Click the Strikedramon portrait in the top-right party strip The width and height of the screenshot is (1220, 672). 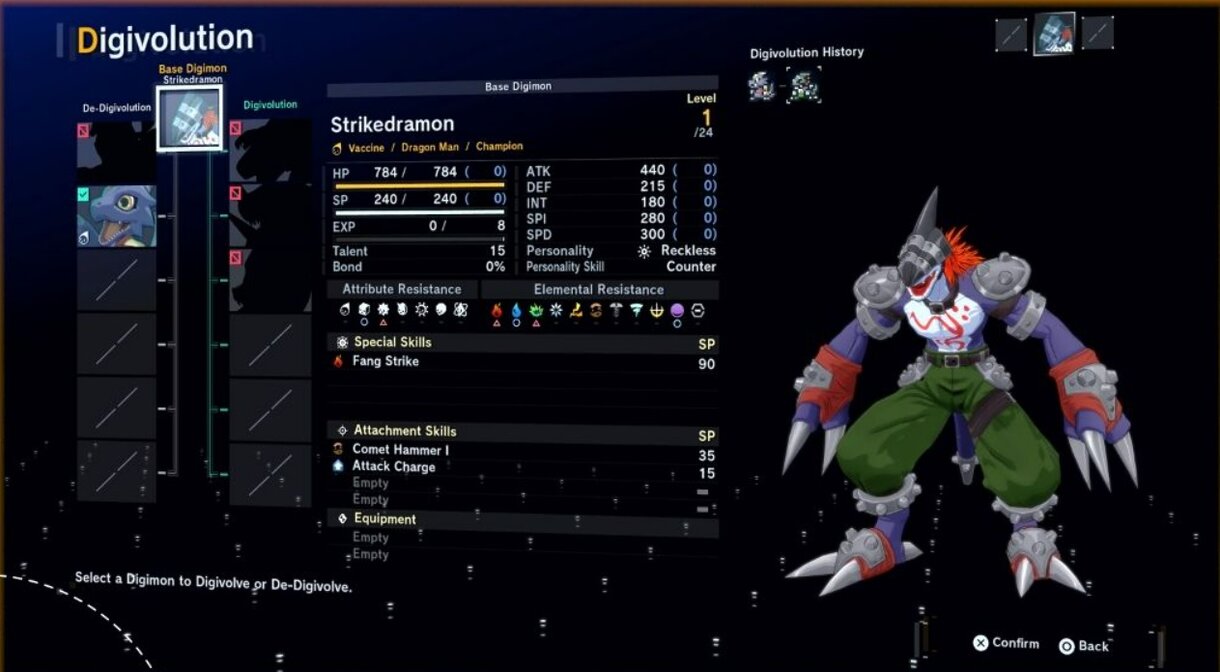pyautogui.click(x=1054, y=33)
